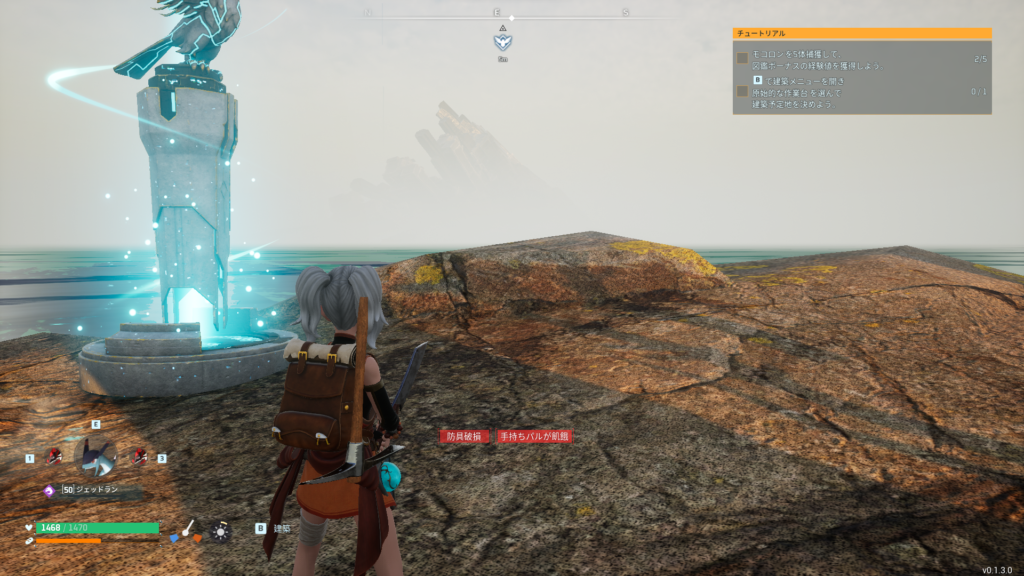Click the purple partner skill icon
The image size is (1024, 576).
pyautogui.click(x=48, y=490)
